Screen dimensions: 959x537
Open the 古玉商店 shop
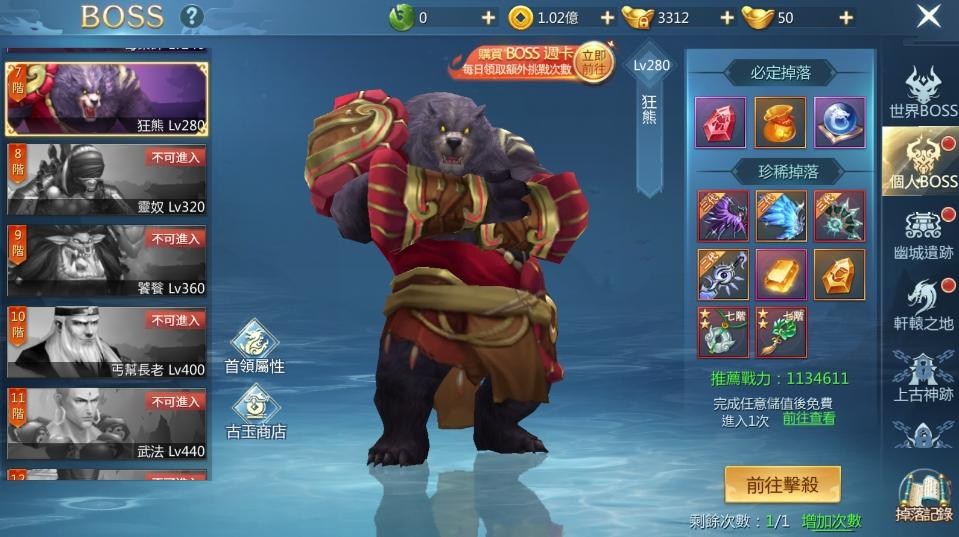coord(255,412)
